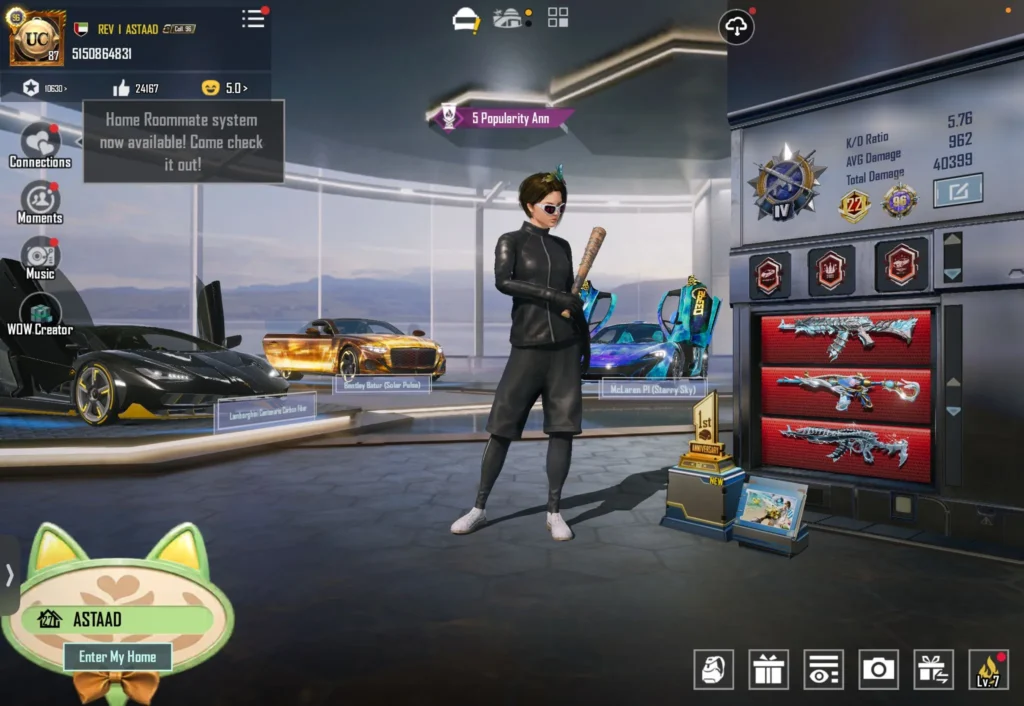Open the Music player icon
This screenshot has width=1024, height=706.
coord(40,258)
